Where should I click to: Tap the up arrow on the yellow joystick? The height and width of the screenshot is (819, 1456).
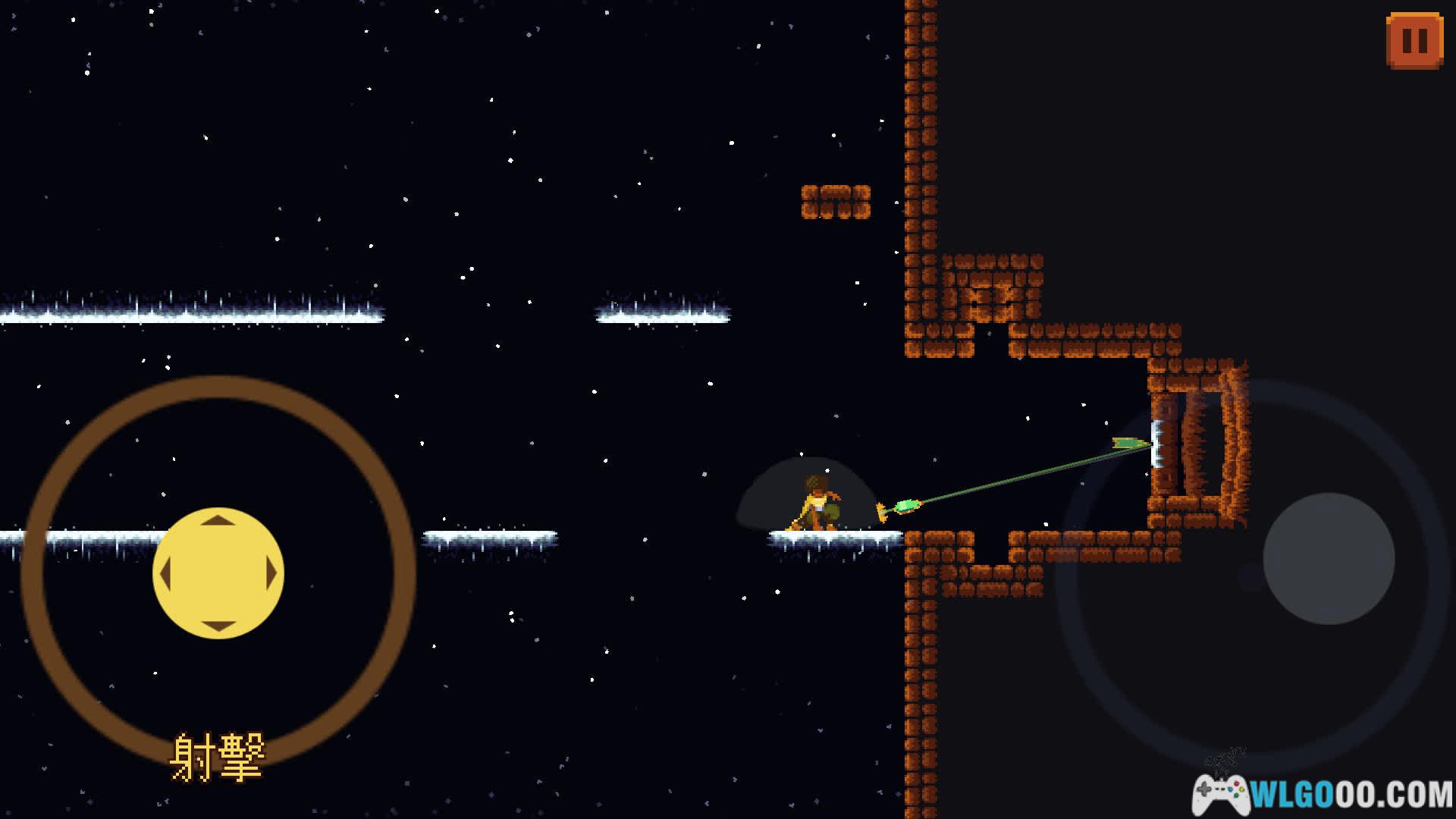pyautogui.click(x=218, y=521)
